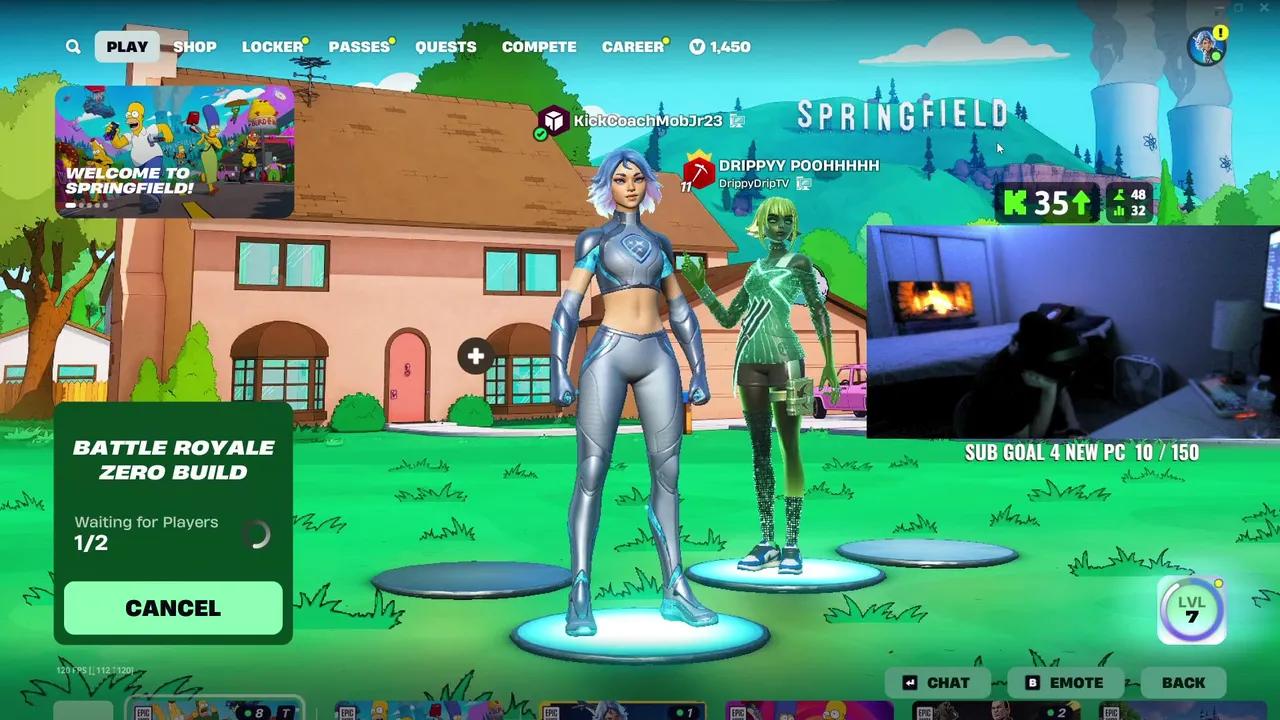Open search with the magnifying glass icon

72,46
